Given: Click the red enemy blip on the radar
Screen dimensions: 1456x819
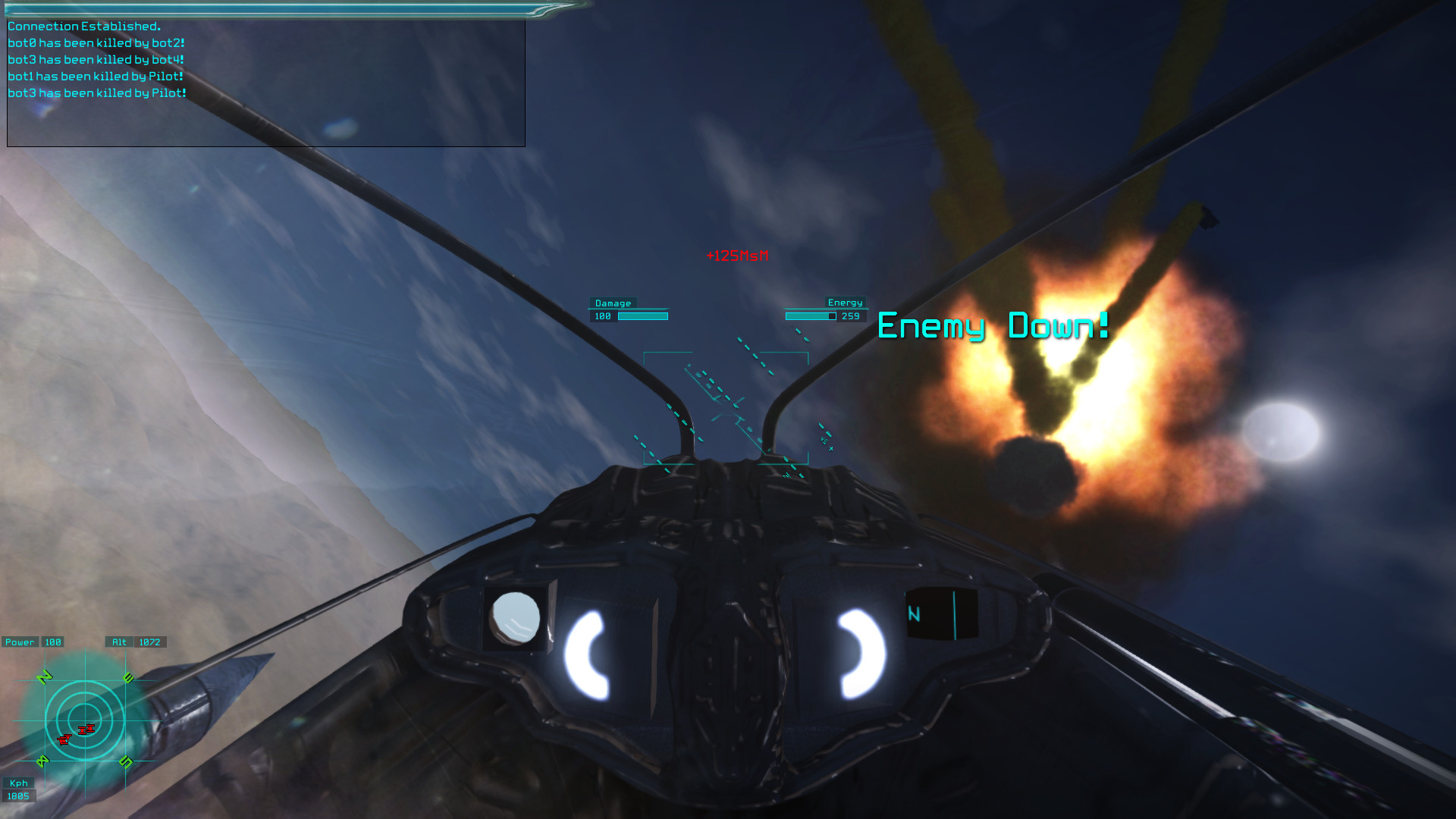Looking at the screenshot, I should [86, 730].
